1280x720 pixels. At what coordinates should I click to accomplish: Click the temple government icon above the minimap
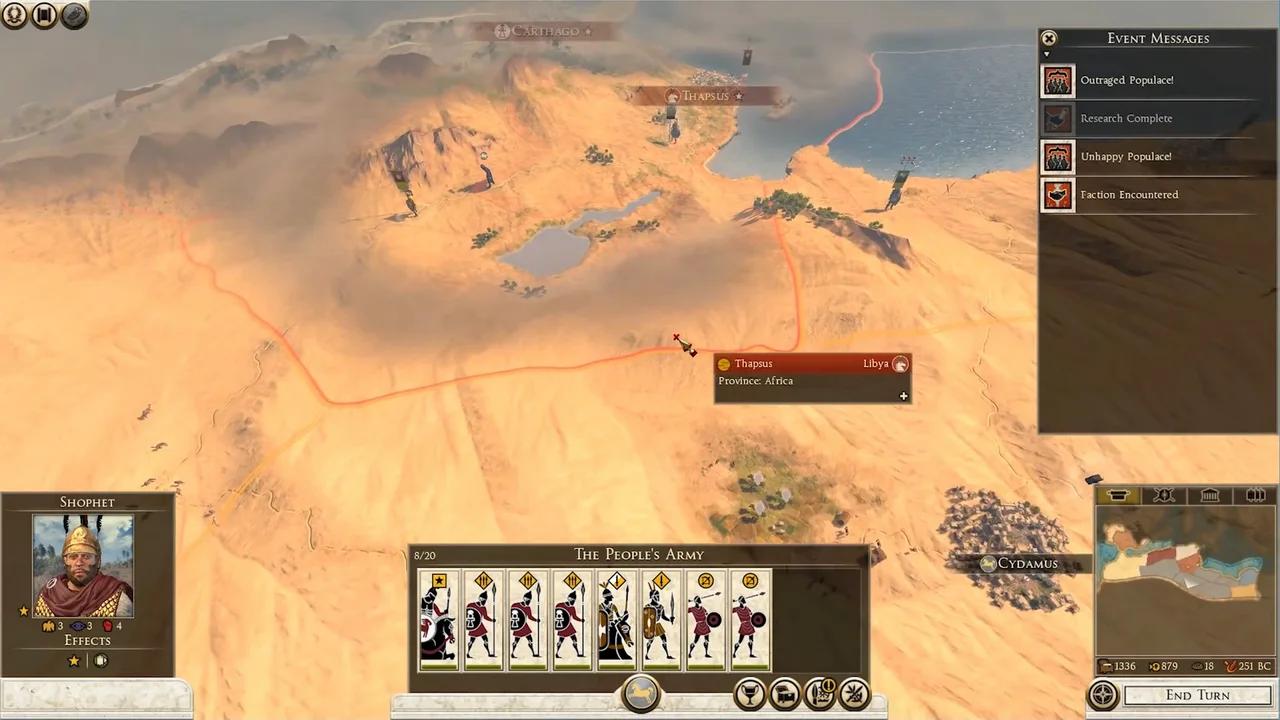1209,495
